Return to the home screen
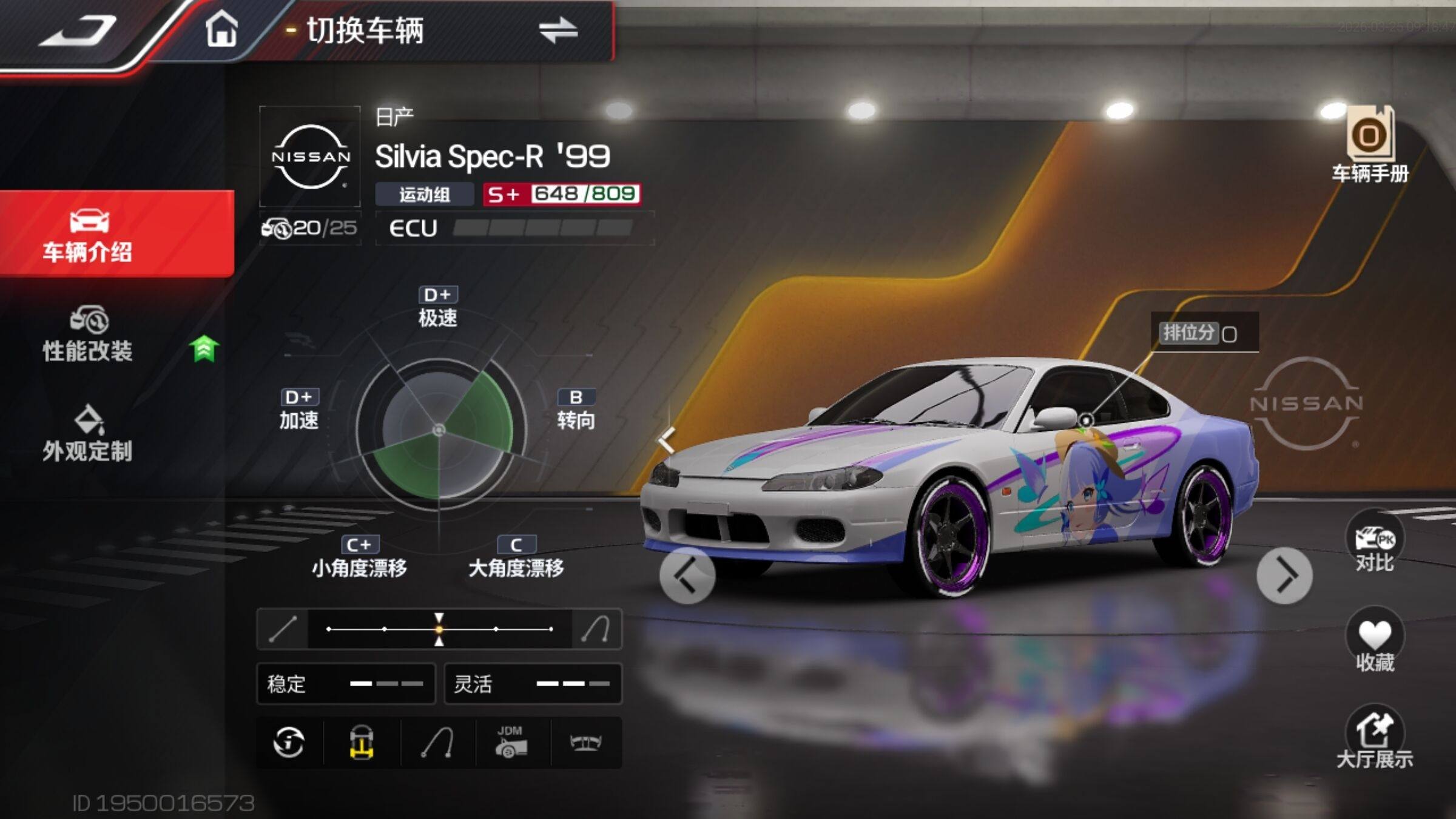The image size is (1456, 819). 221,30
